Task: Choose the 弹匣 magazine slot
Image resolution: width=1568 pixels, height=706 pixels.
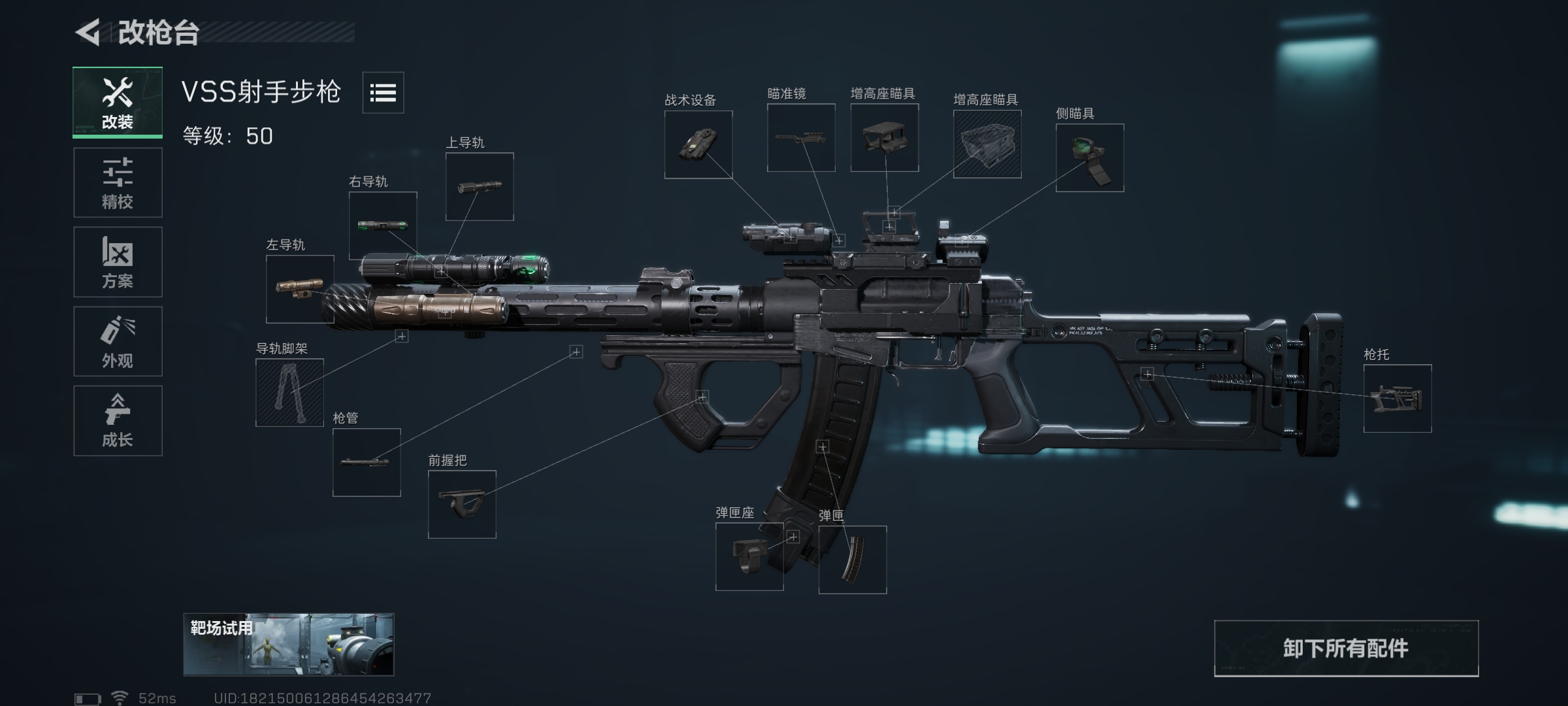Action: (853, 560)
